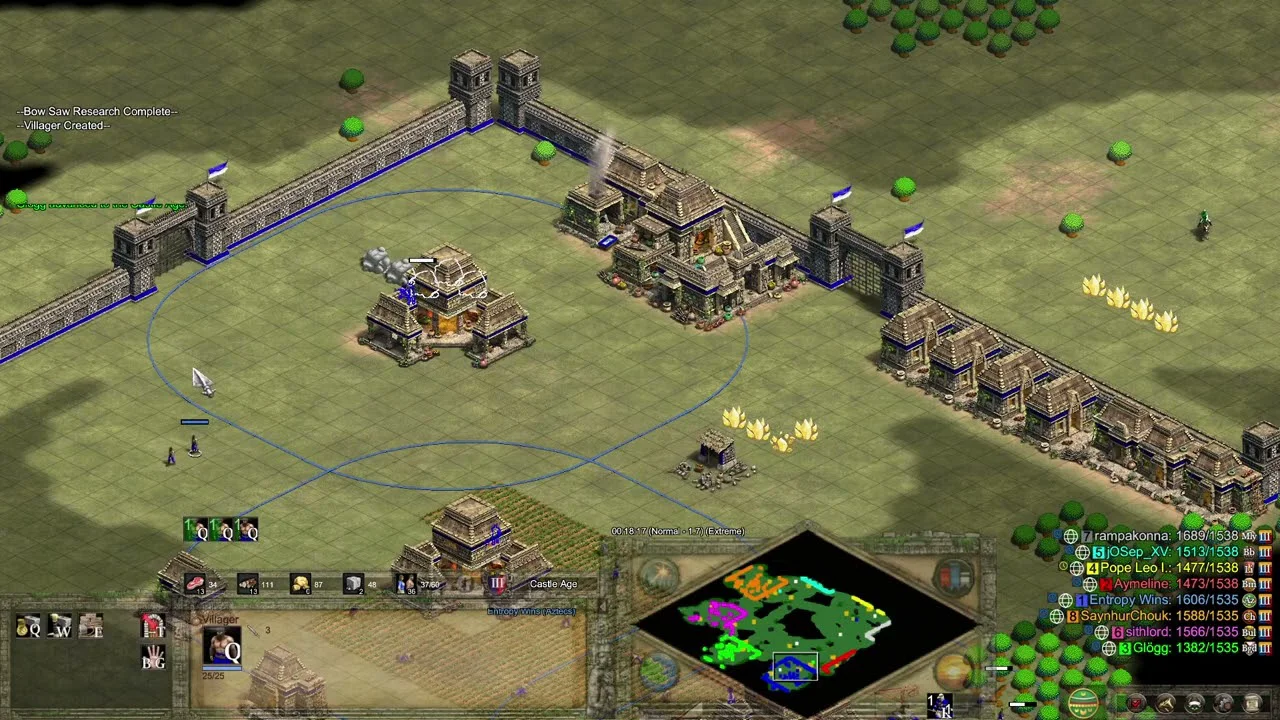The height and width of the screenshot is (720, 1280).
Task: Activate the signal flare button beside the minimap
Action: pyautogui.click(x=659, y=575)
